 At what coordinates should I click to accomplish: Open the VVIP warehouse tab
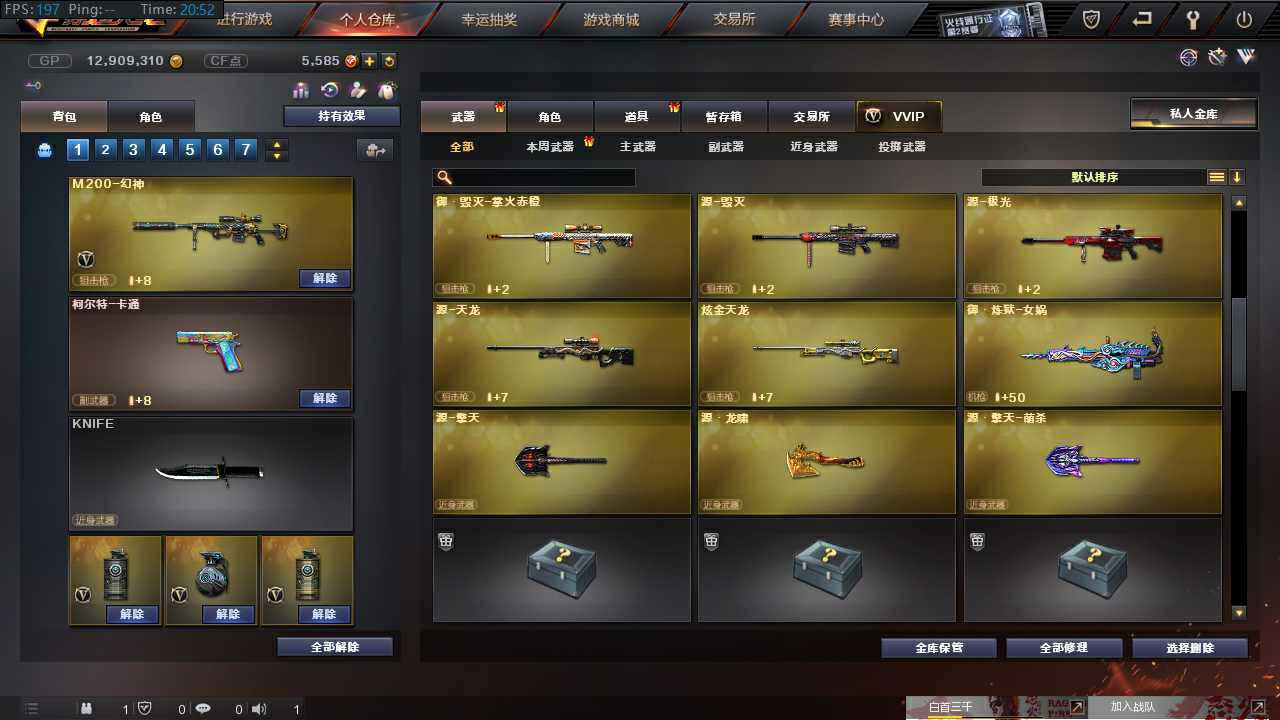[898, 116]
